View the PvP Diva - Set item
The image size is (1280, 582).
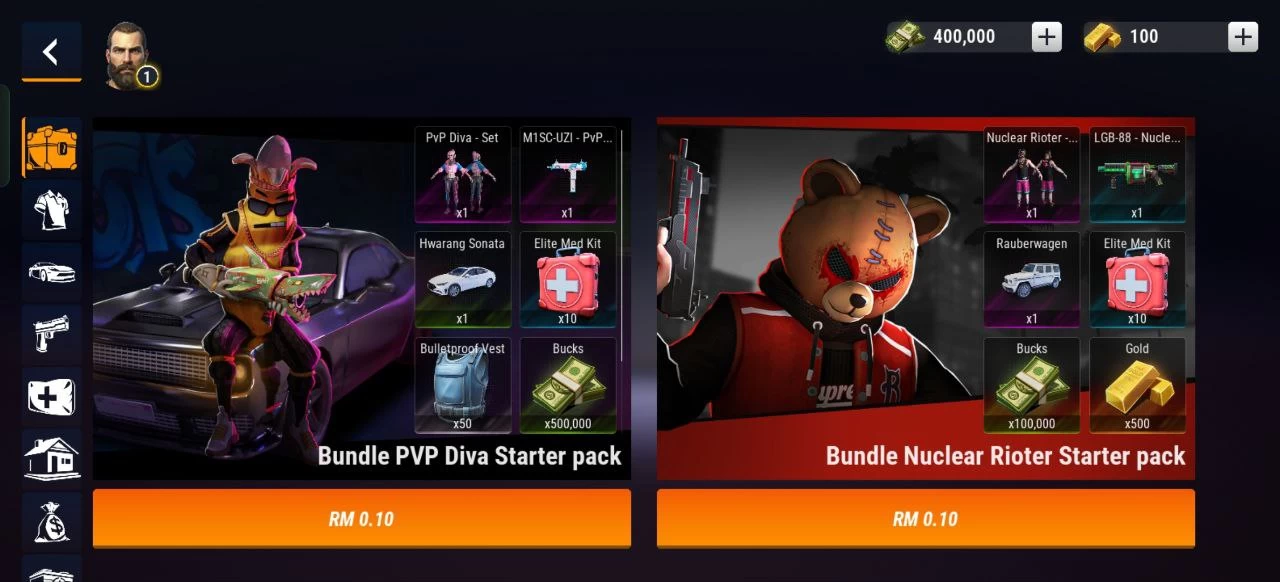point(462,174)
